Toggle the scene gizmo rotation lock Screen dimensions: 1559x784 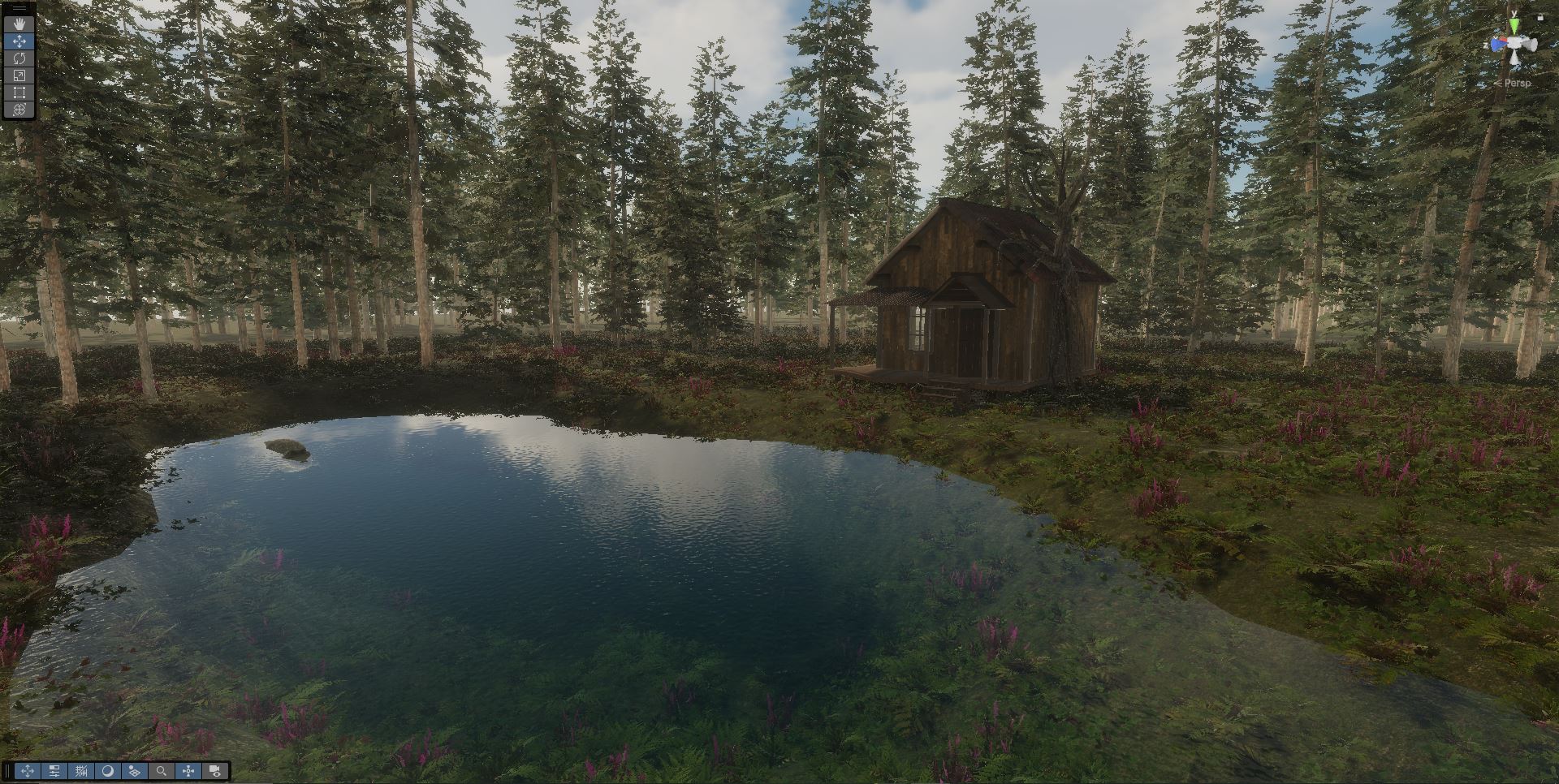coord(1540,17)
